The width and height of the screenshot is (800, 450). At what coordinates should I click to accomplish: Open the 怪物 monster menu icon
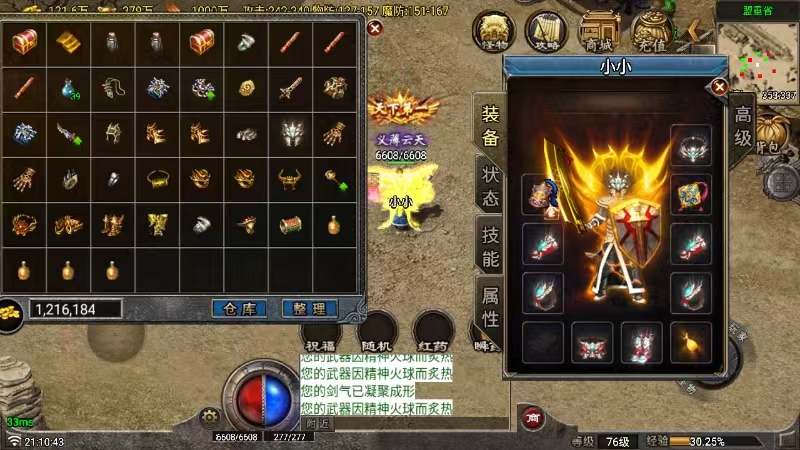click(x=492, y=32)
